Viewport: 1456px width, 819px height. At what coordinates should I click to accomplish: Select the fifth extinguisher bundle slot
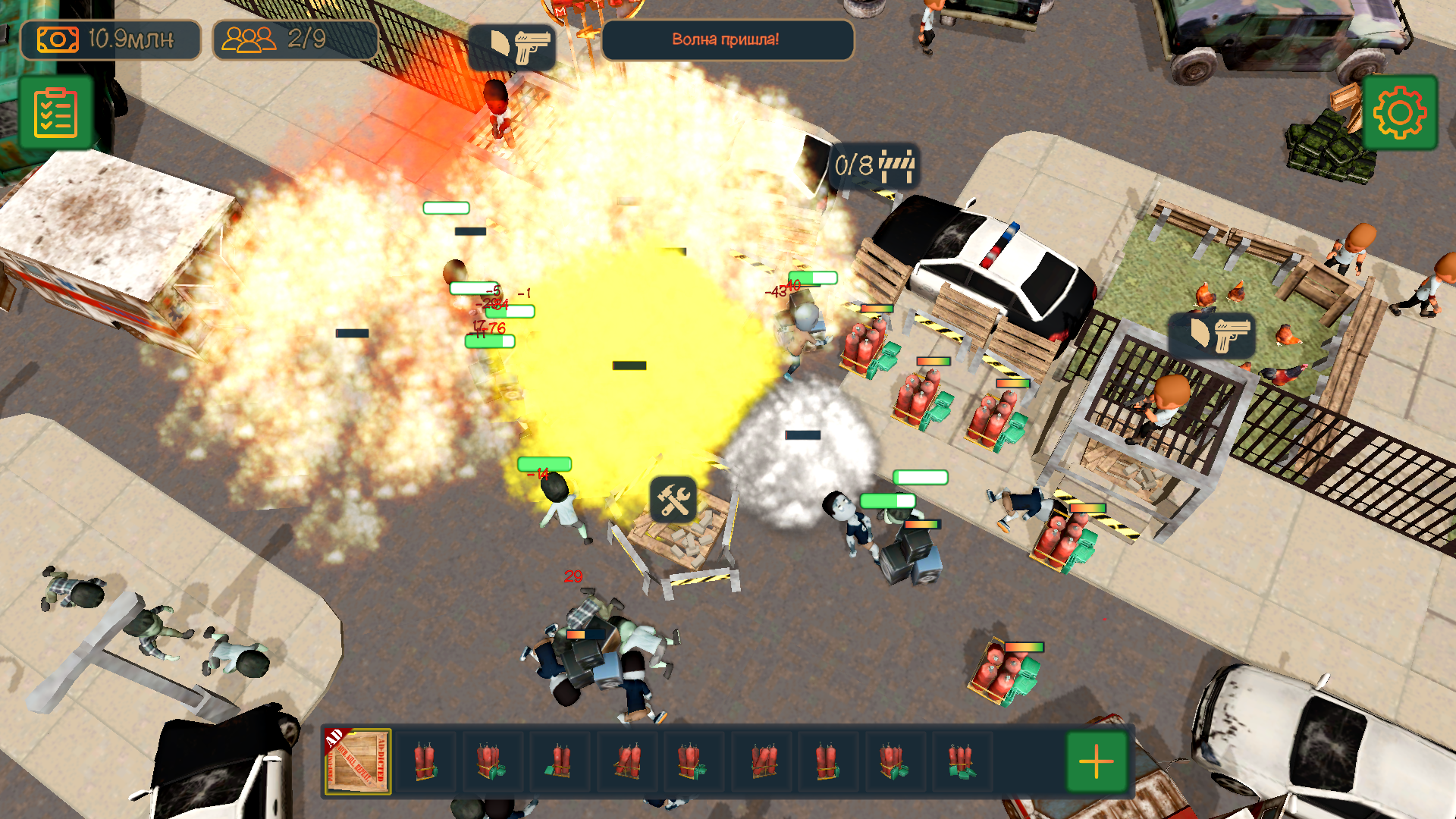point(693,761)
